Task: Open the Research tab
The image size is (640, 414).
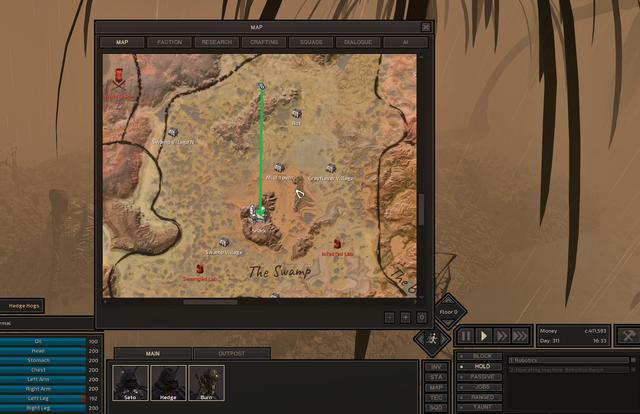Action: tap(216, 42)
